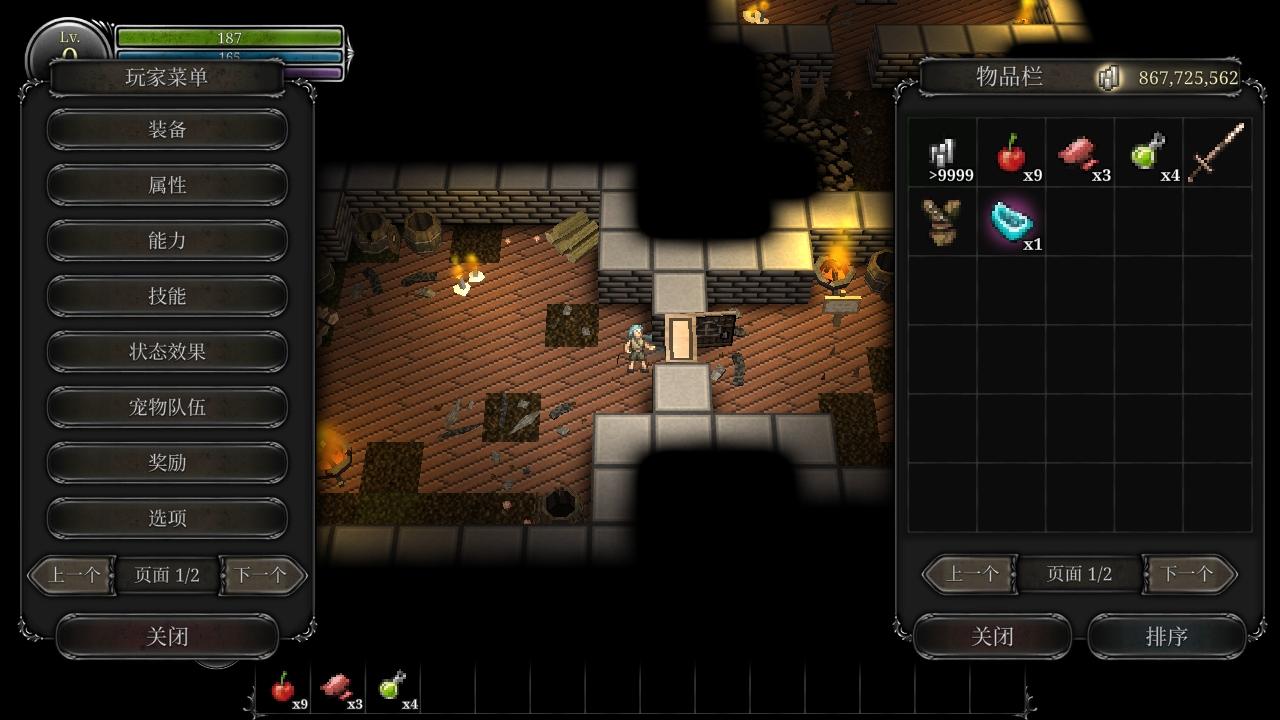Open the 属性 attributes menu
Screen dimensions: 1280x720
pyautogui.click(x=167, y=185)
